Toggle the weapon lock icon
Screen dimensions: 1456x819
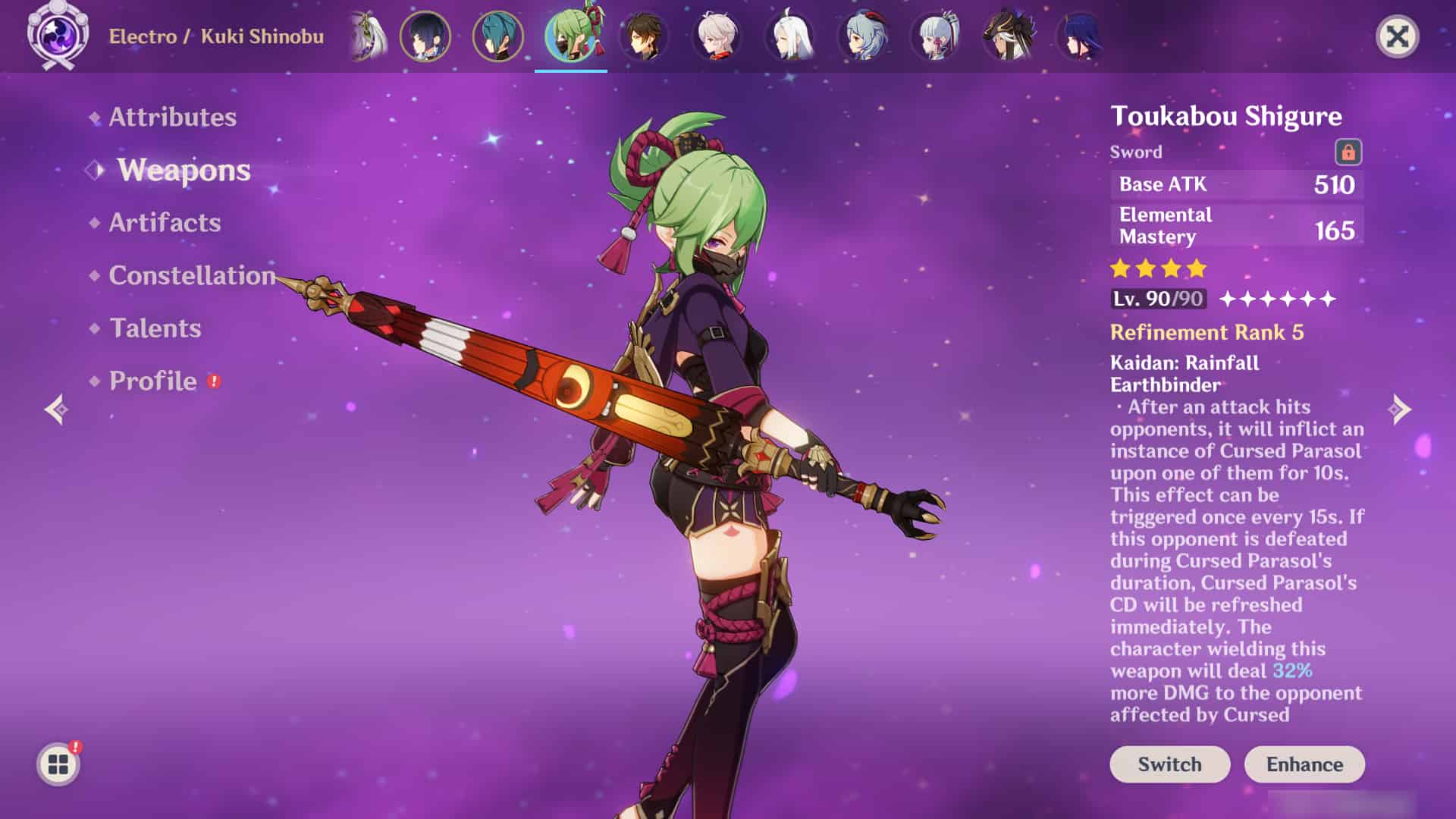point(1348,152)
